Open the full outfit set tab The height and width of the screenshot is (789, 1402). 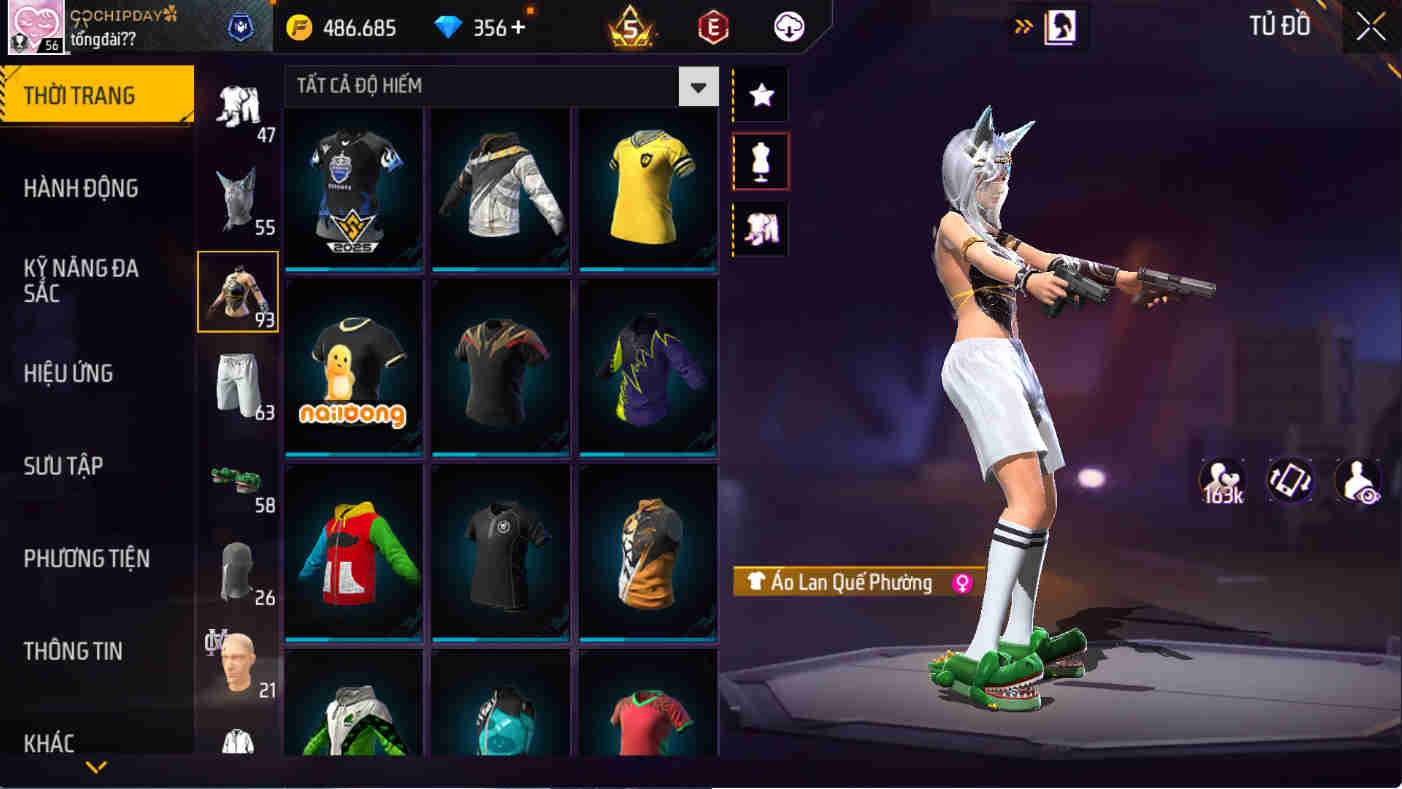[x=759, y=228]
